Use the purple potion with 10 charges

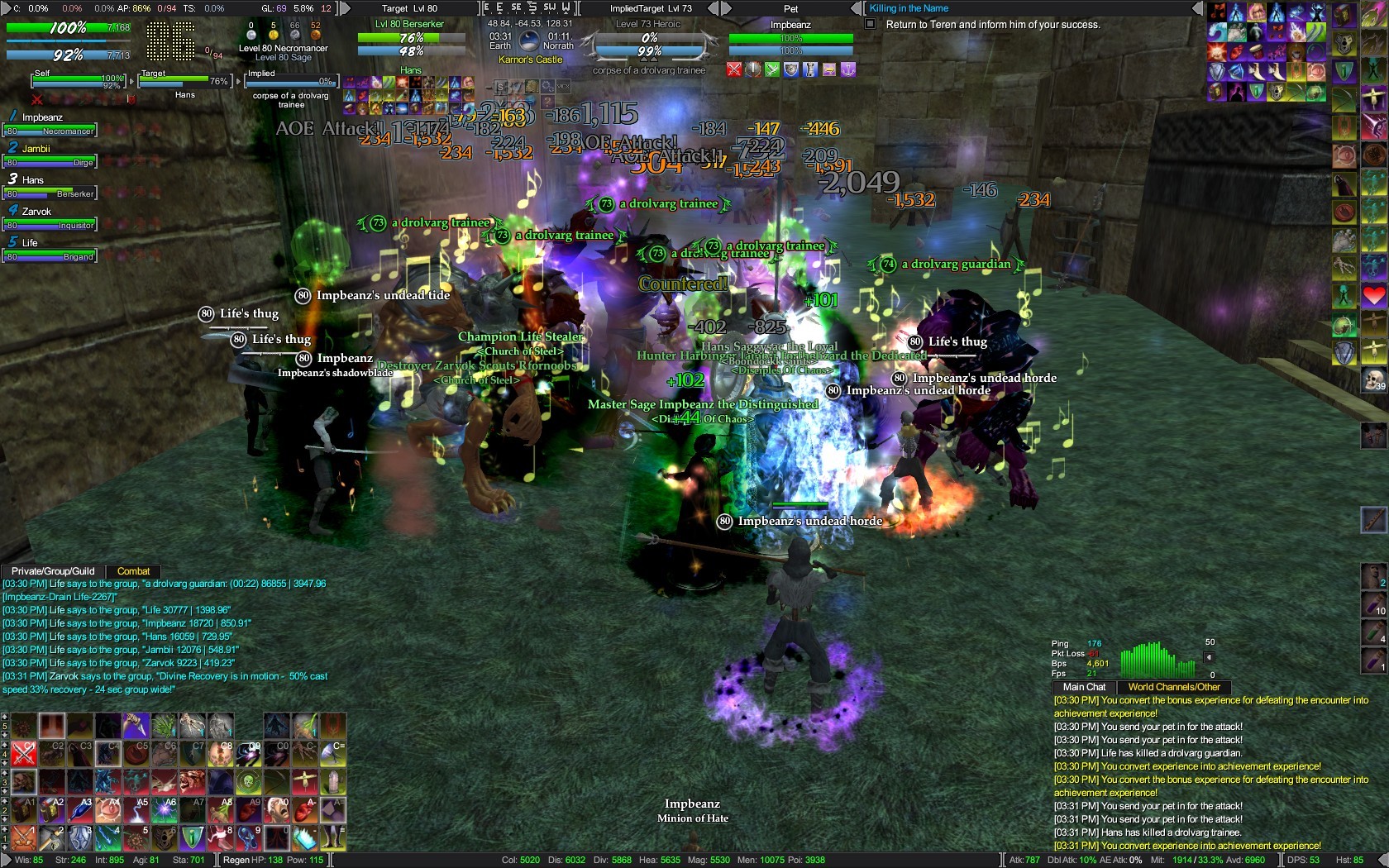[1374, 604]
